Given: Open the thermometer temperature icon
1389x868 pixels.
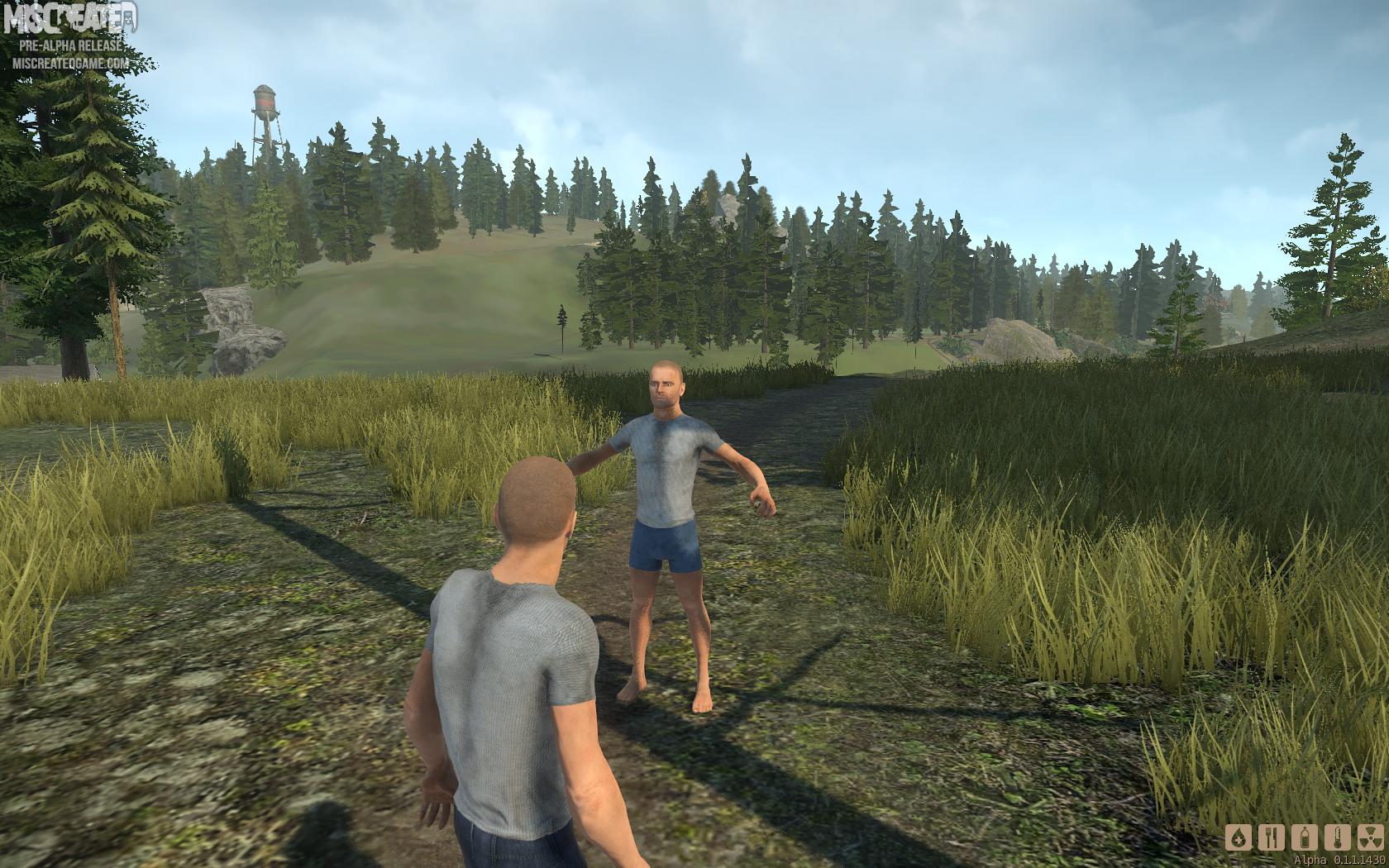Looking at the screenshot, I should tap(1339, 837).
